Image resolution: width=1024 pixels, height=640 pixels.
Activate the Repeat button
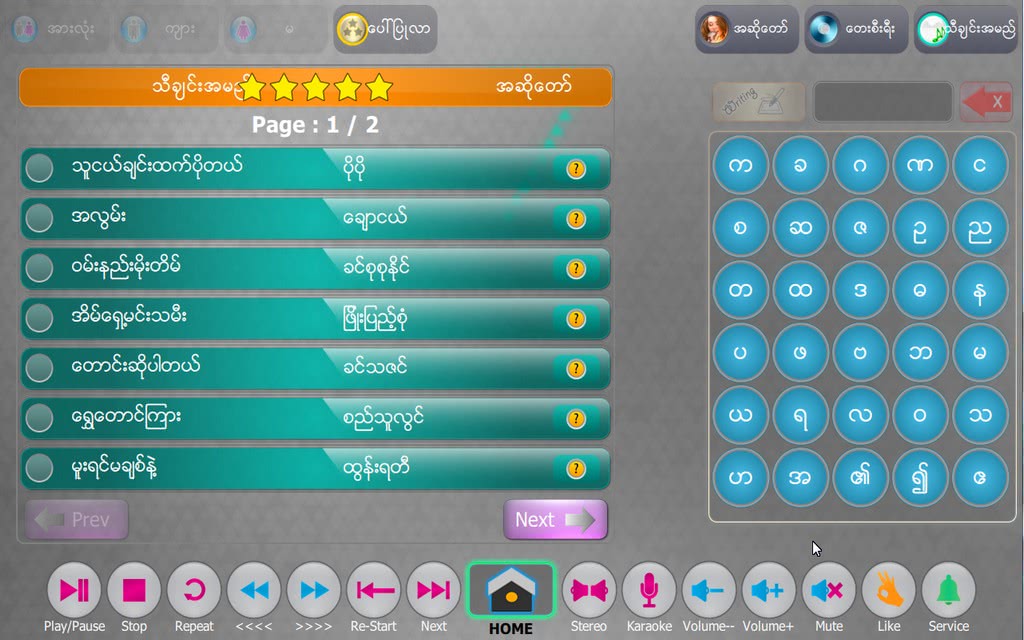(x=194, y=590)
